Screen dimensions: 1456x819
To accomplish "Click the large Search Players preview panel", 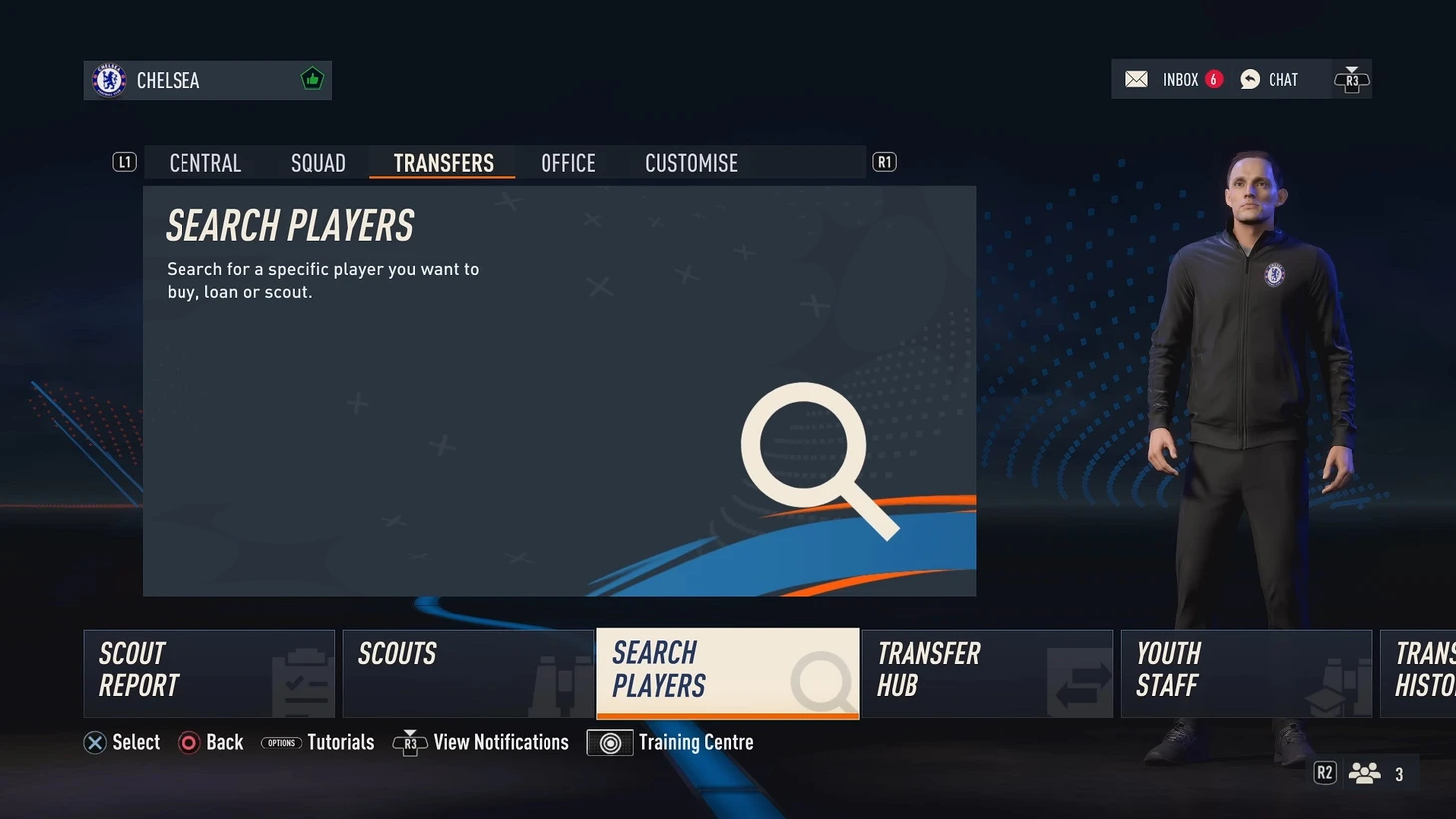I will point(558,390).
